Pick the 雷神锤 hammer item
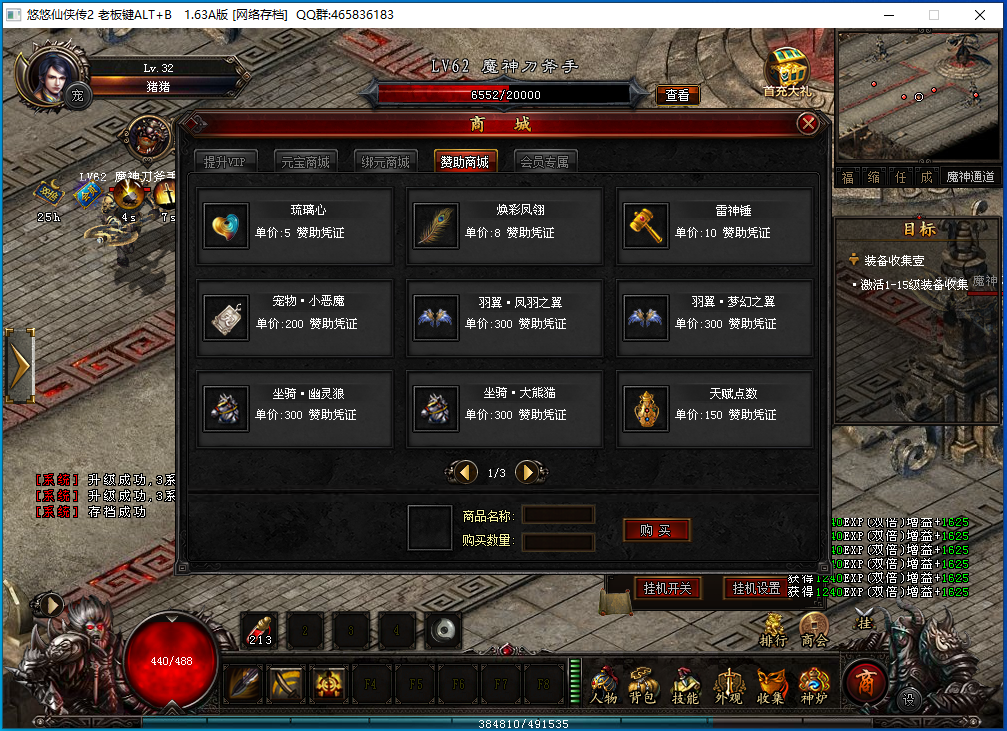This screenshot has width=1007, height=731. click(713, 225)
